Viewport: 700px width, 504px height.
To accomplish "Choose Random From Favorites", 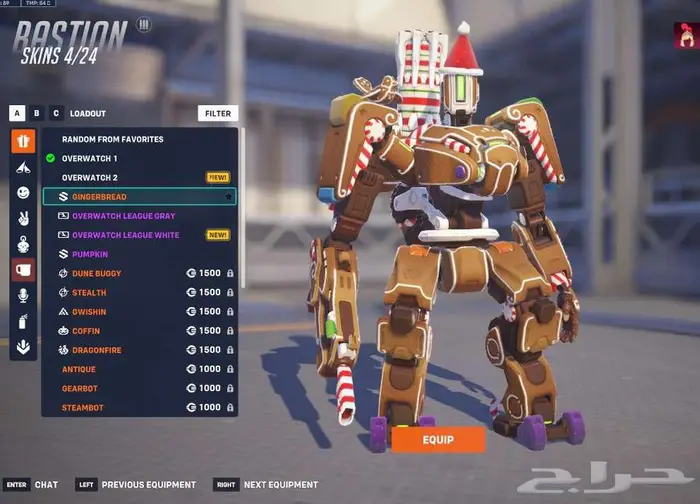I will [113, 139].
